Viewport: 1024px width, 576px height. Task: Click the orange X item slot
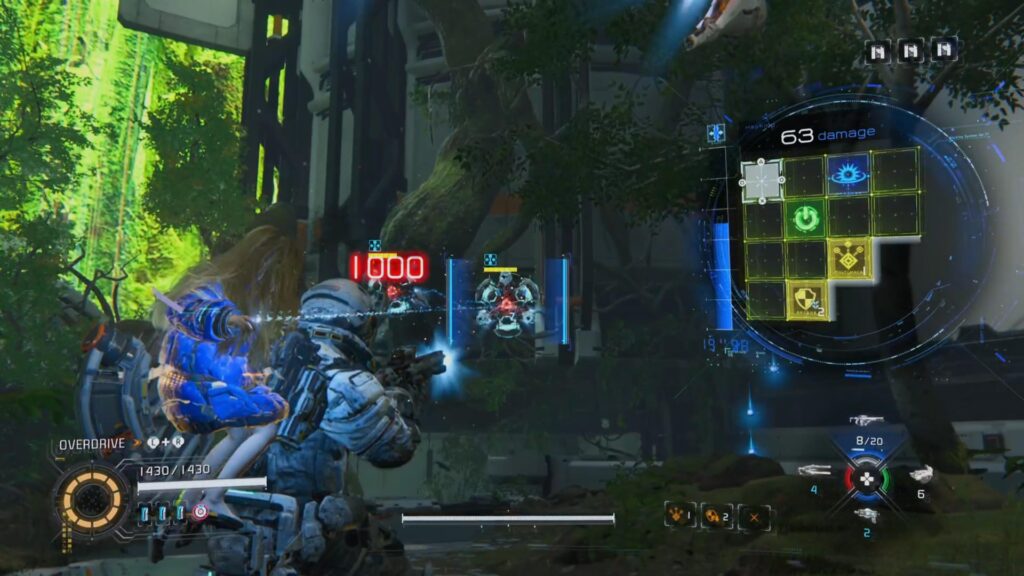(x=754, y=517)
